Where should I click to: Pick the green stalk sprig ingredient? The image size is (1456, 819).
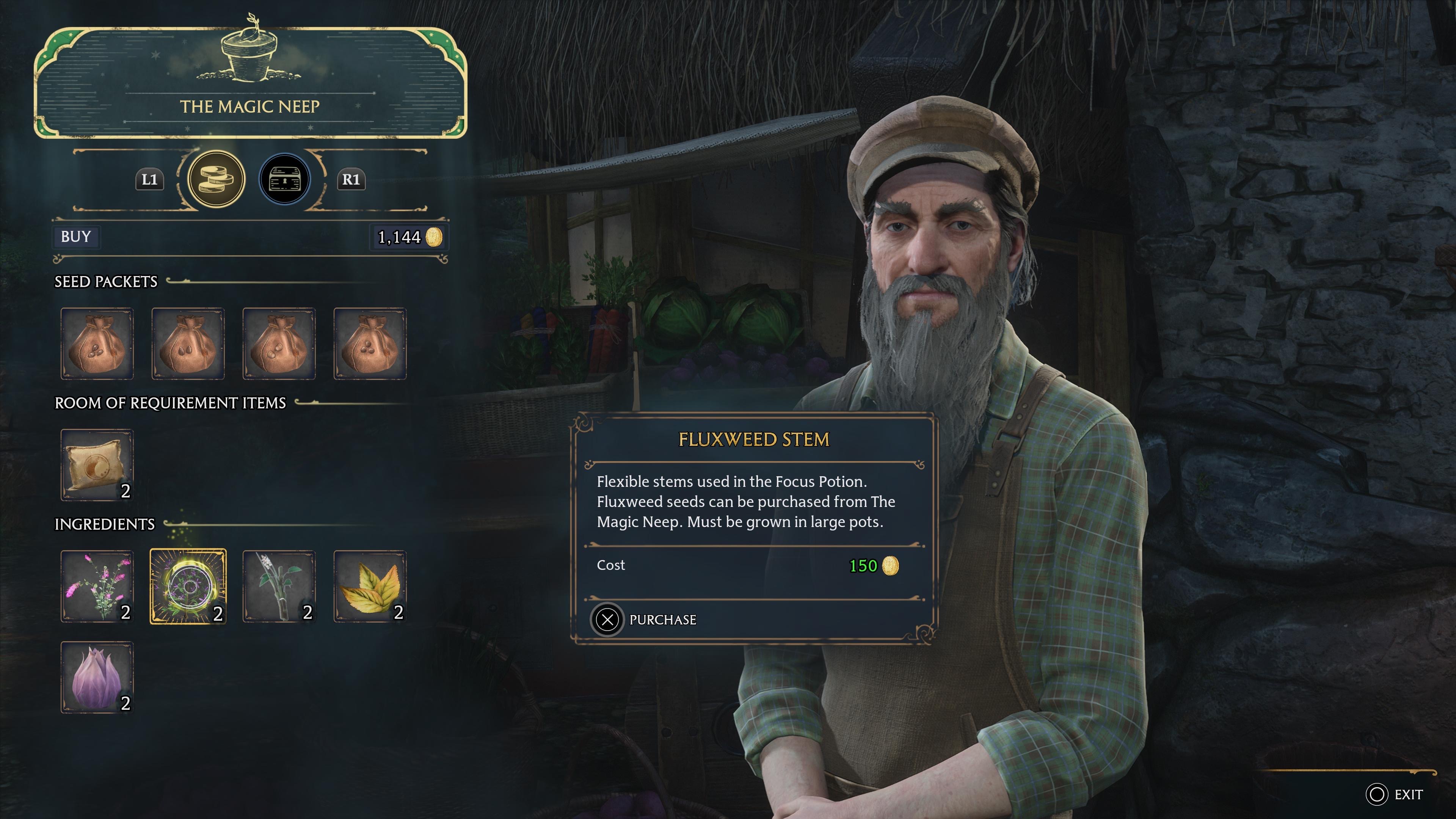[x=279, y=586]
